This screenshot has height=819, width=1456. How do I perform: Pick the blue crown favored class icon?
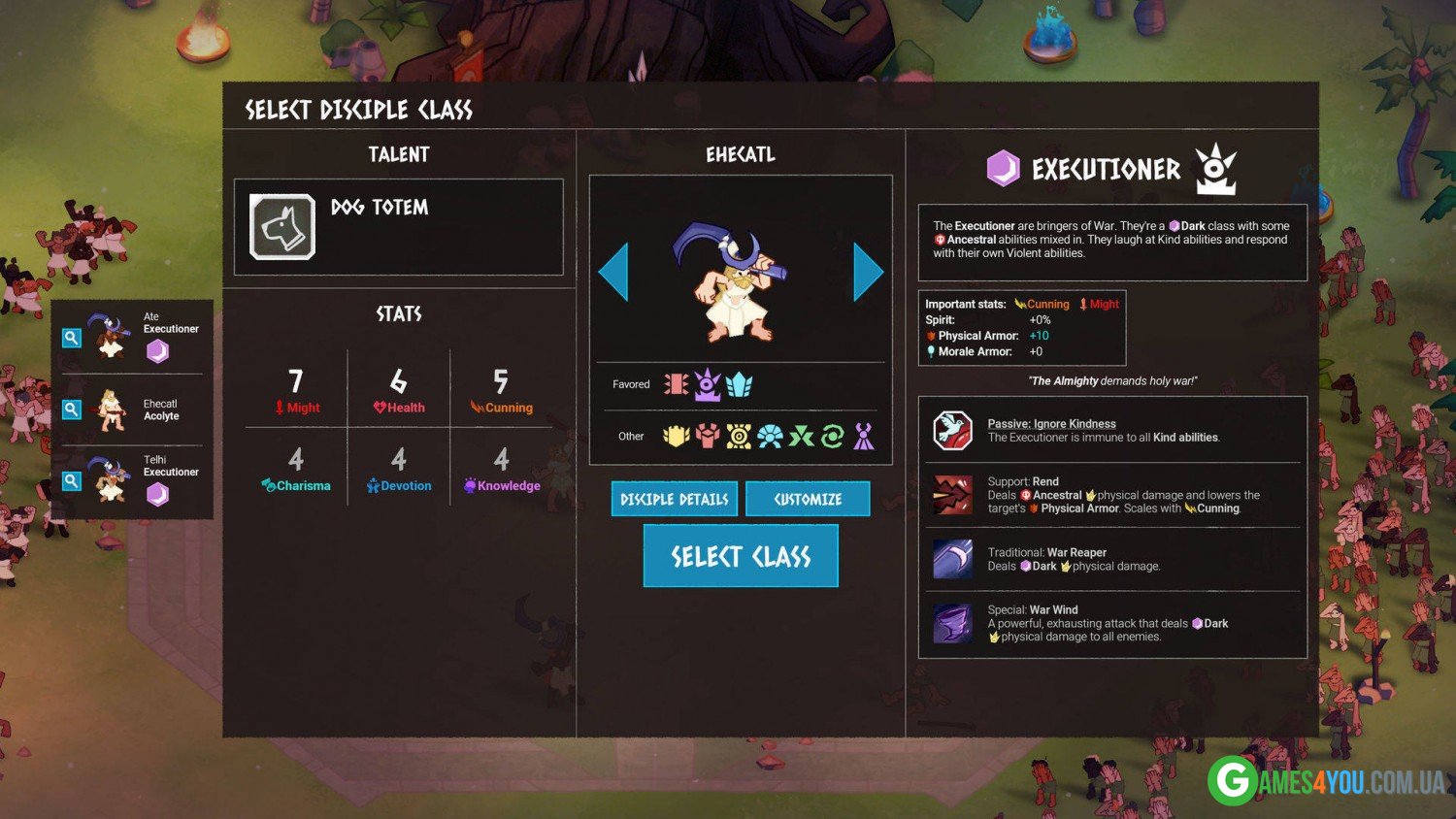(x=740, y=384)
